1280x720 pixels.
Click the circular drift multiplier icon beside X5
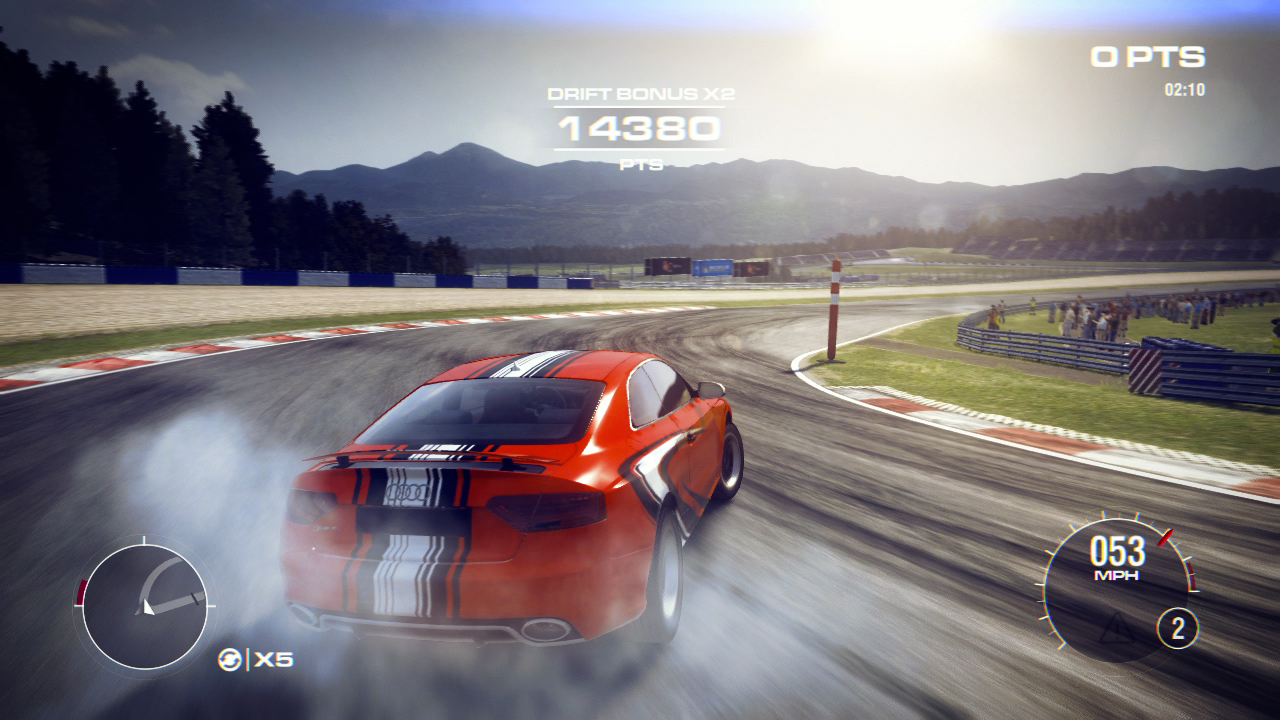click(230, 660)
